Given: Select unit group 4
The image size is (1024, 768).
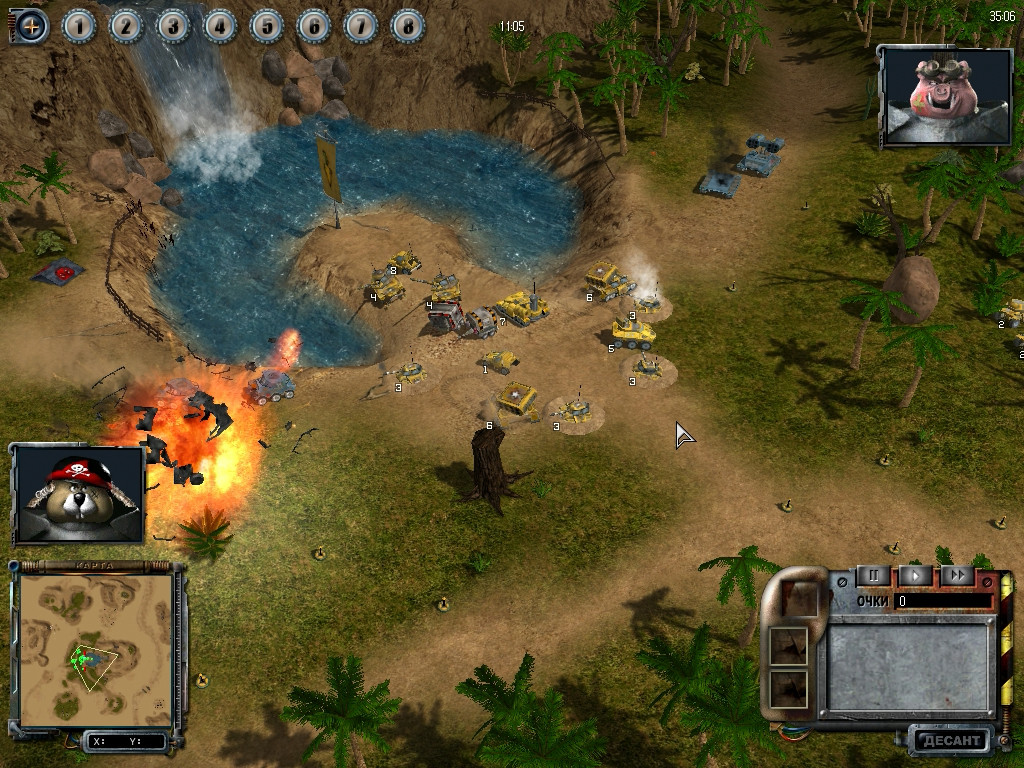Looking at the screenshot, I should 220,26.
